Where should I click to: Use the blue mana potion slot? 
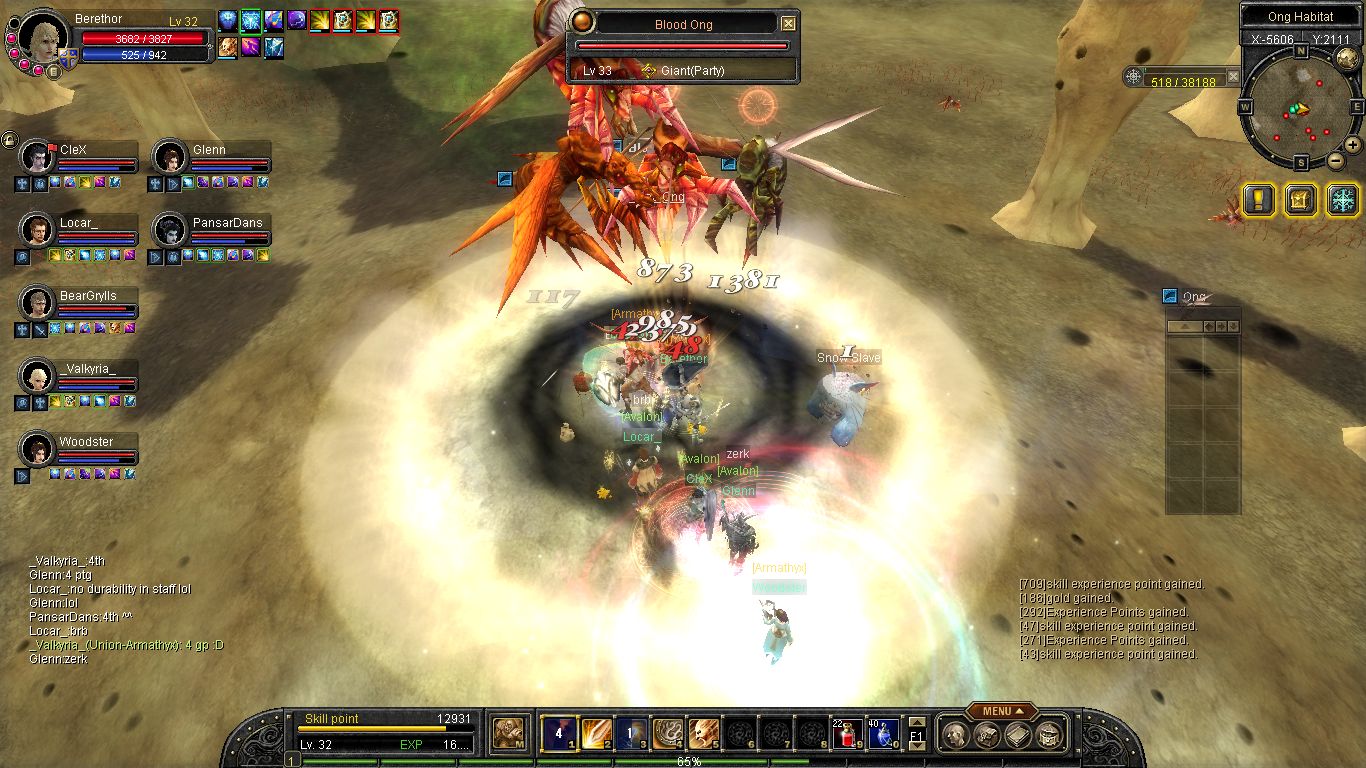(x=882, y=734)
